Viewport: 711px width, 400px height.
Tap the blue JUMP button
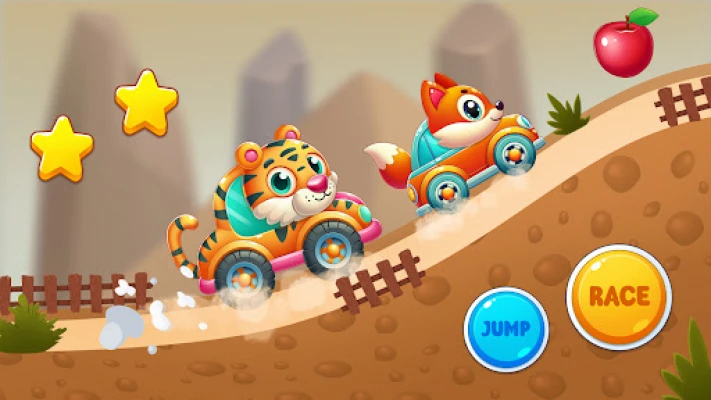pos(506,329)
